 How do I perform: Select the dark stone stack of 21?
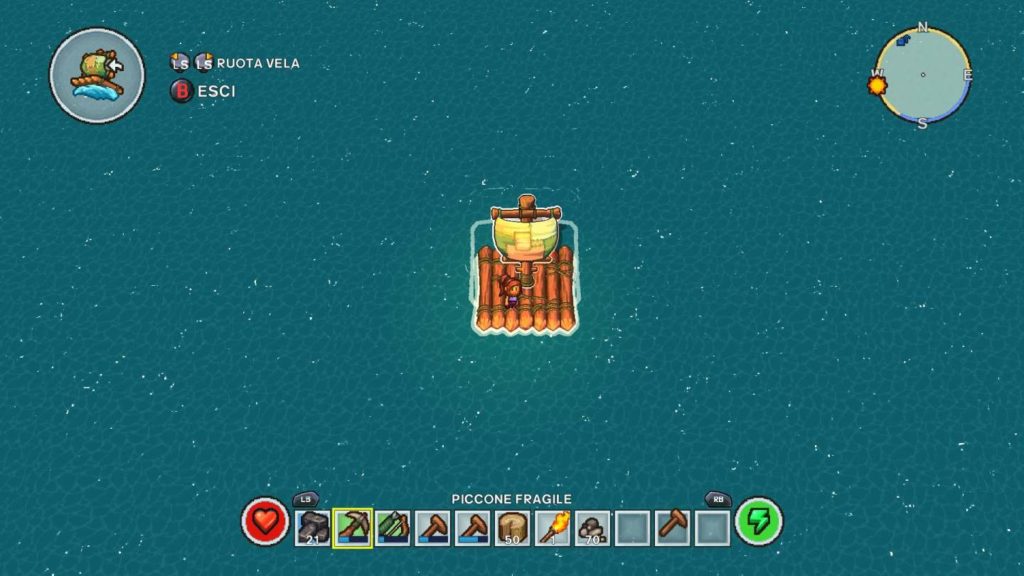pyautogui.click(x=313, y=528)
